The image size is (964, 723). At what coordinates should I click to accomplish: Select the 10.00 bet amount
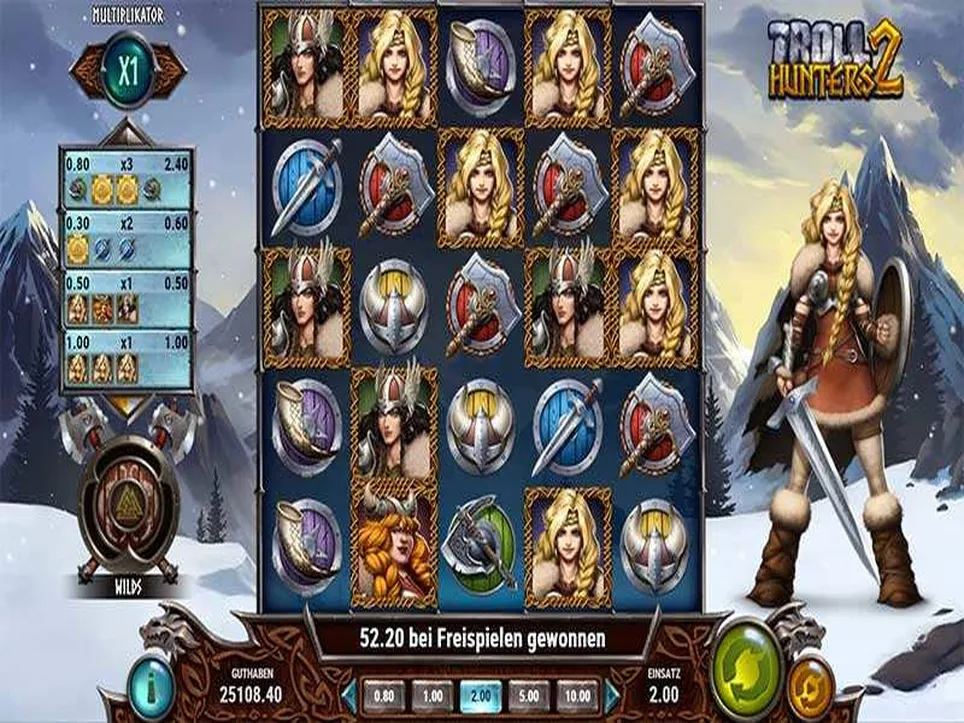(x=578, y=694)
